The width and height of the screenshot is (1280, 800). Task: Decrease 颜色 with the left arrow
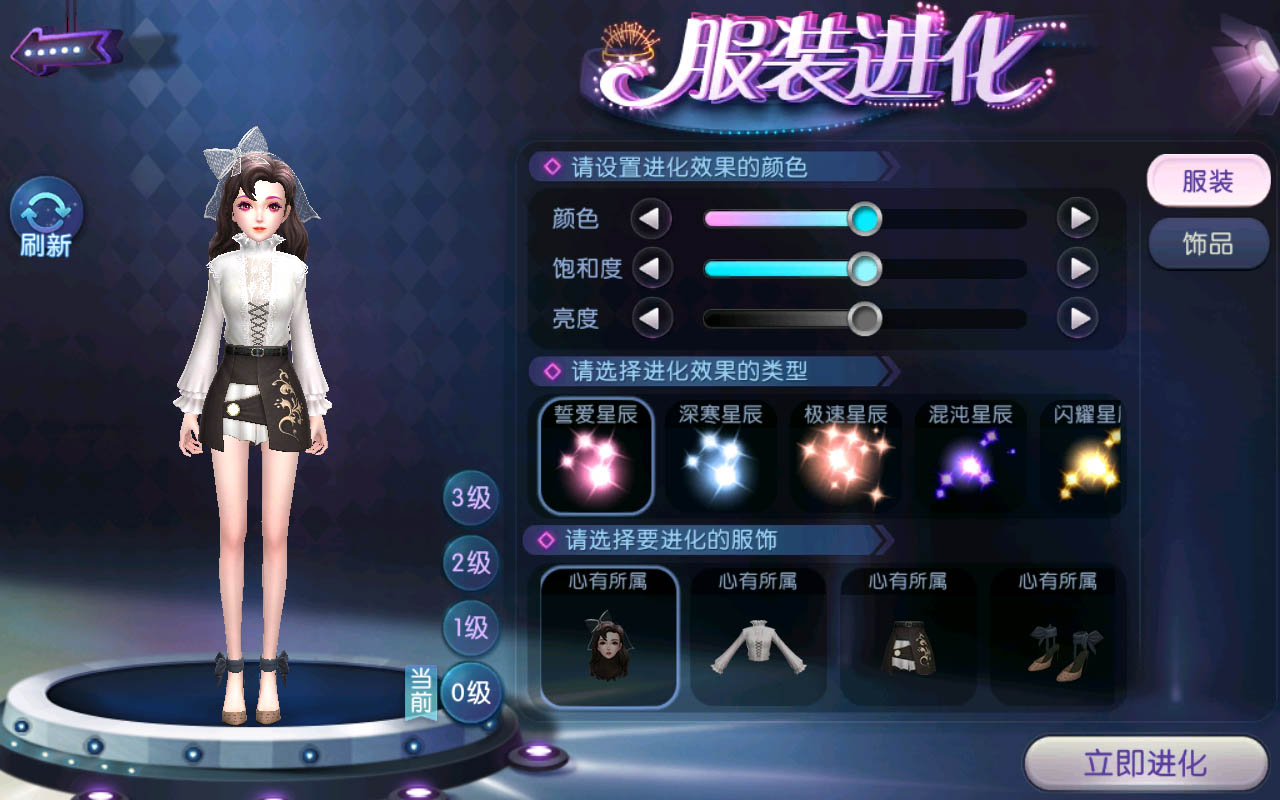click(x=651, y=218)
